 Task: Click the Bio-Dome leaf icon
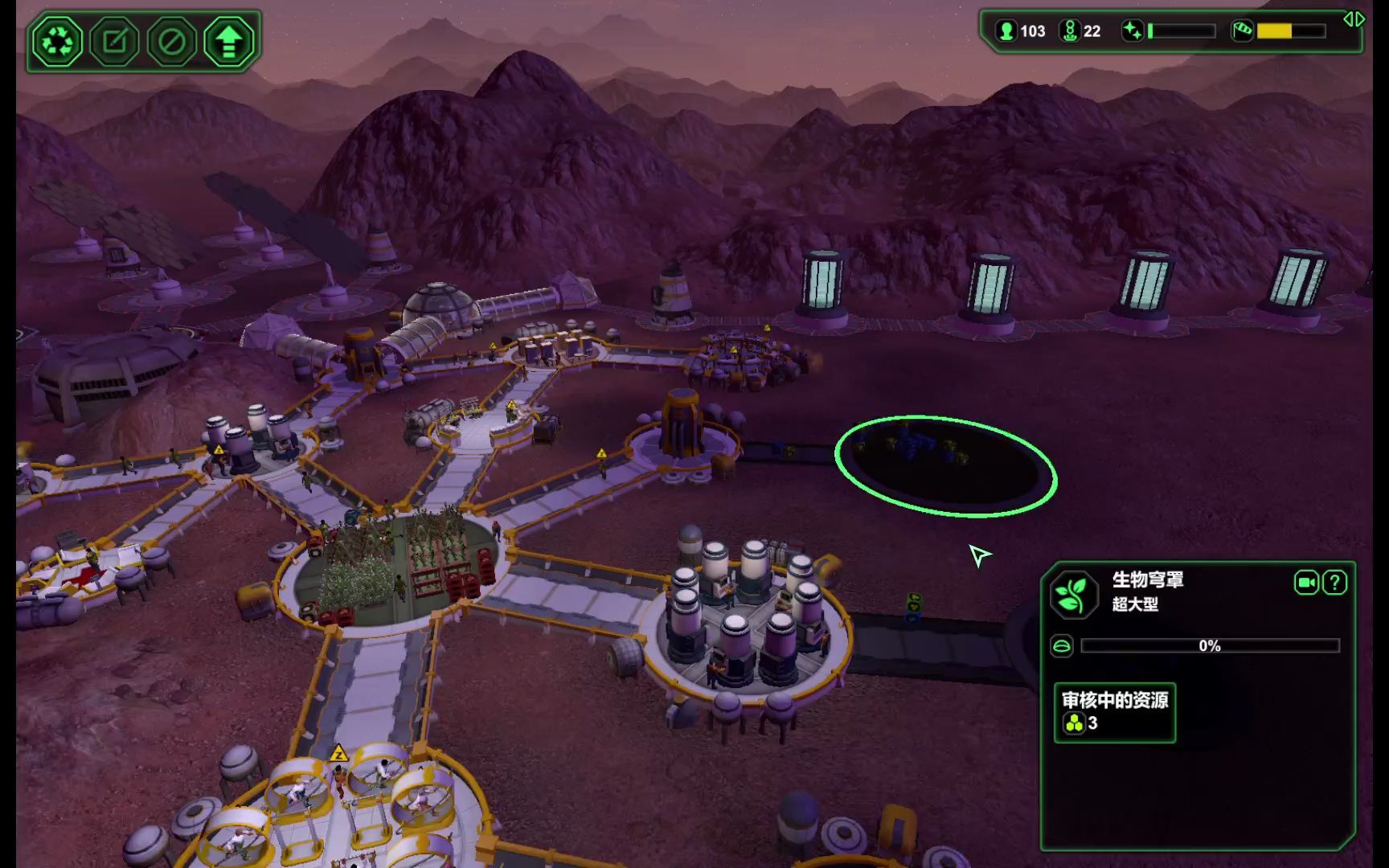(x=1073, y=595)
